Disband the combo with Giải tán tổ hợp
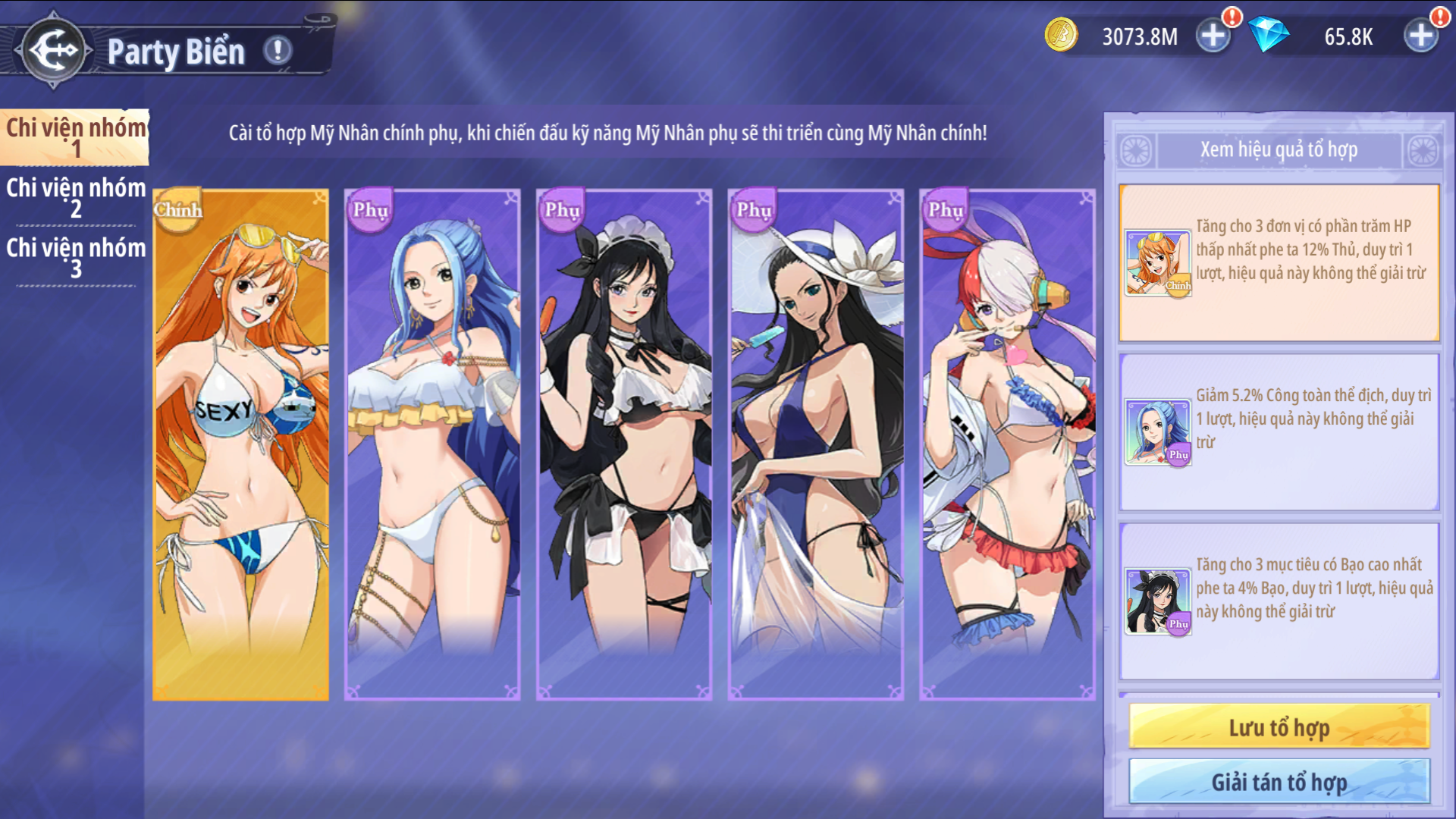This screenshot has height=819, width=1456. click(x=1279, y=781)
